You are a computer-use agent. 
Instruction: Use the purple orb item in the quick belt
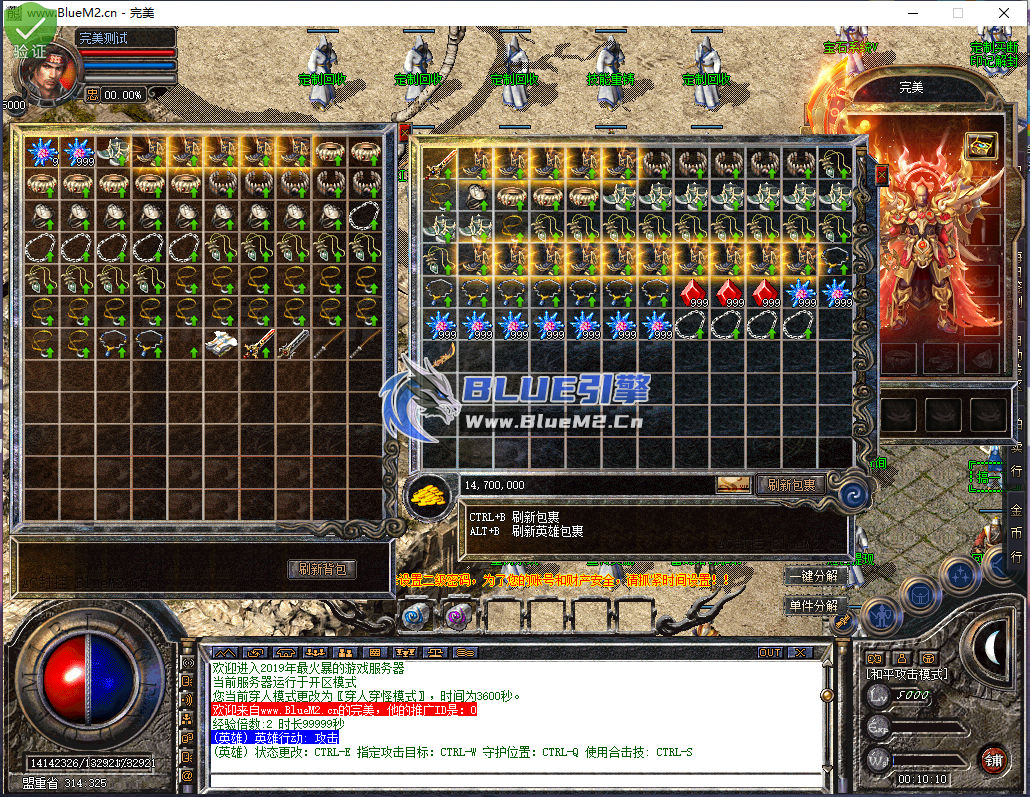tap(457, 616)
